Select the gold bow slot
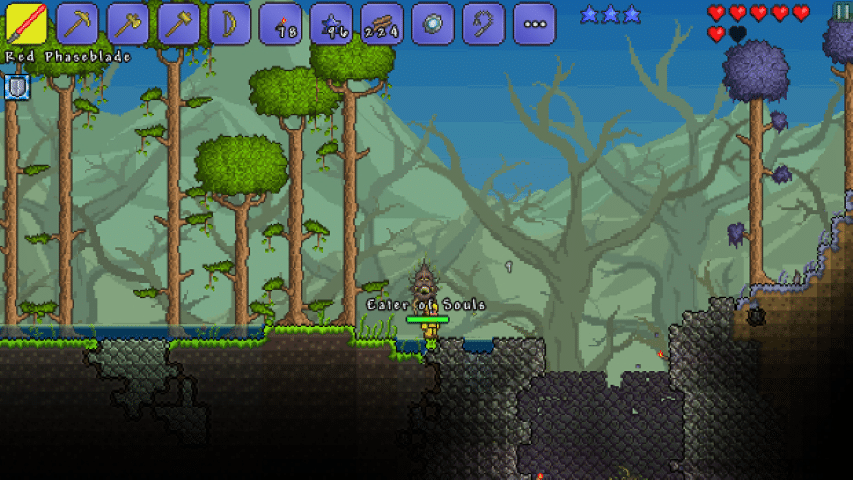The width and height of the screenshot is (853, 480). pos(230,24)
